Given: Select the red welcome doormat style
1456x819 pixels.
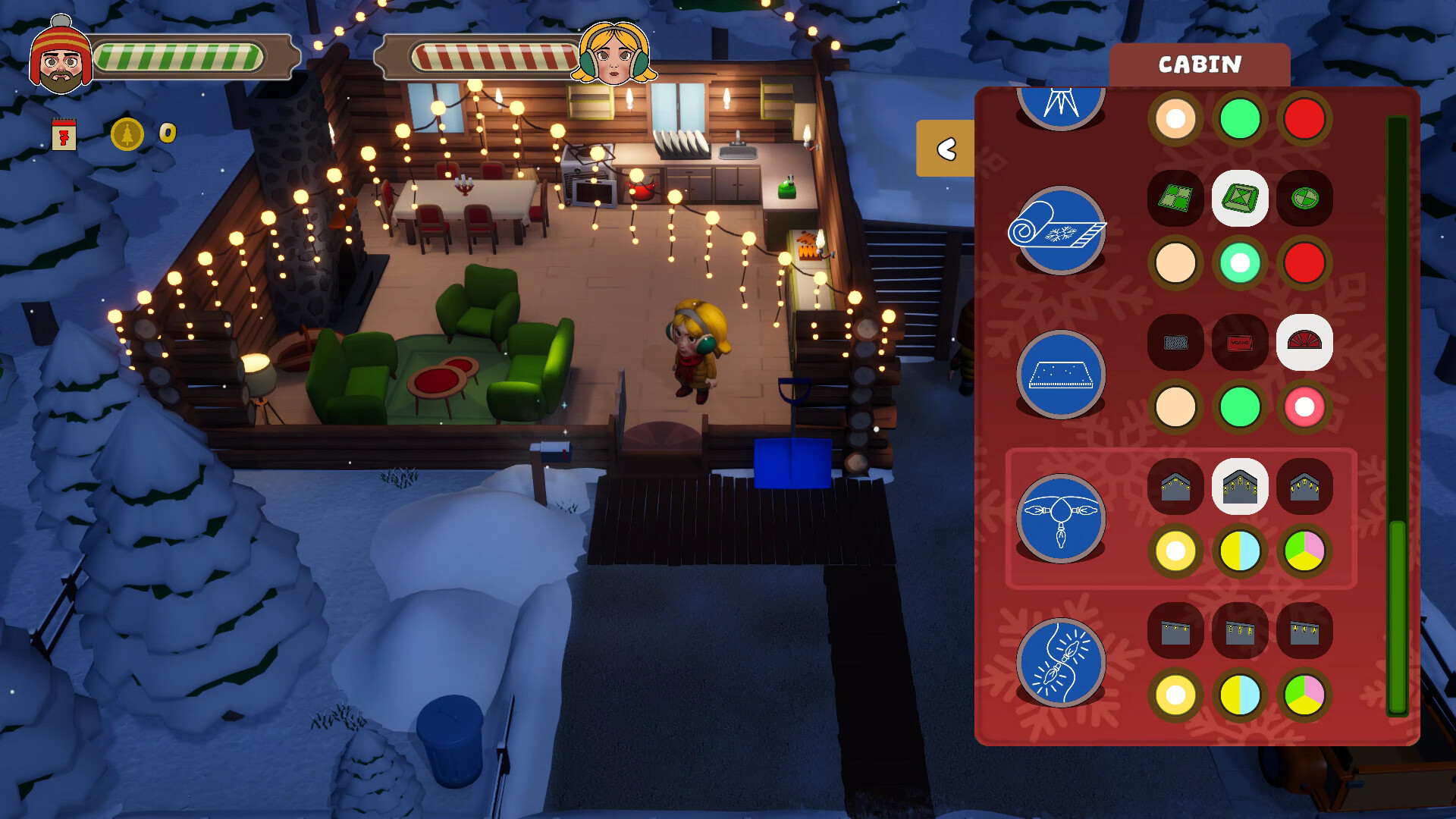Looking at the screenshot, I should pyautogui.click(x=1240, y=343).
